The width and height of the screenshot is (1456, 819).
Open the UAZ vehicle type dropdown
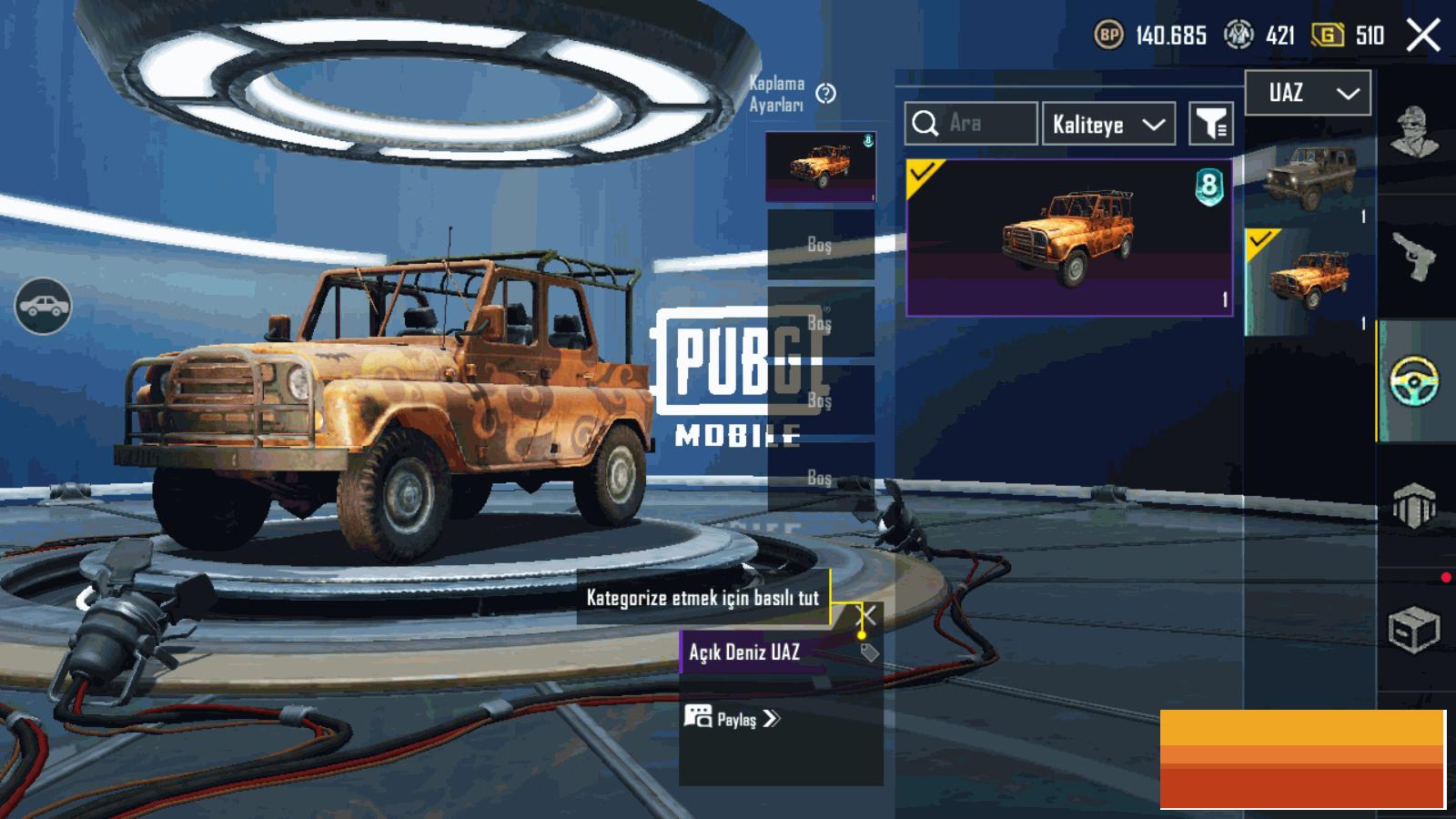tap(1308, 93)
